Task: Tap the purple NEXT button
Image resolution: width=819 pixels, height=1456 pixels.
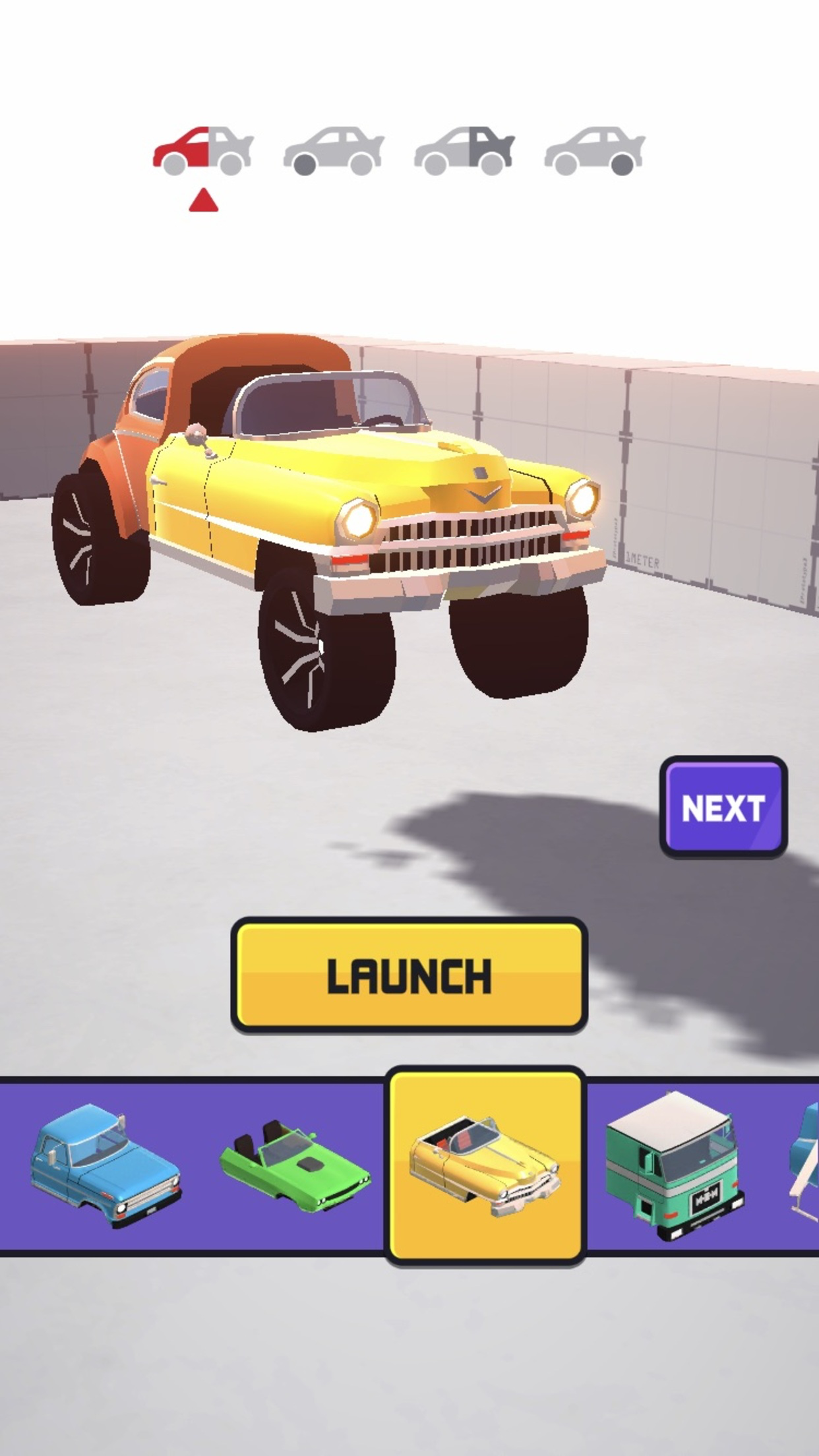Action: tap(723, 807)
